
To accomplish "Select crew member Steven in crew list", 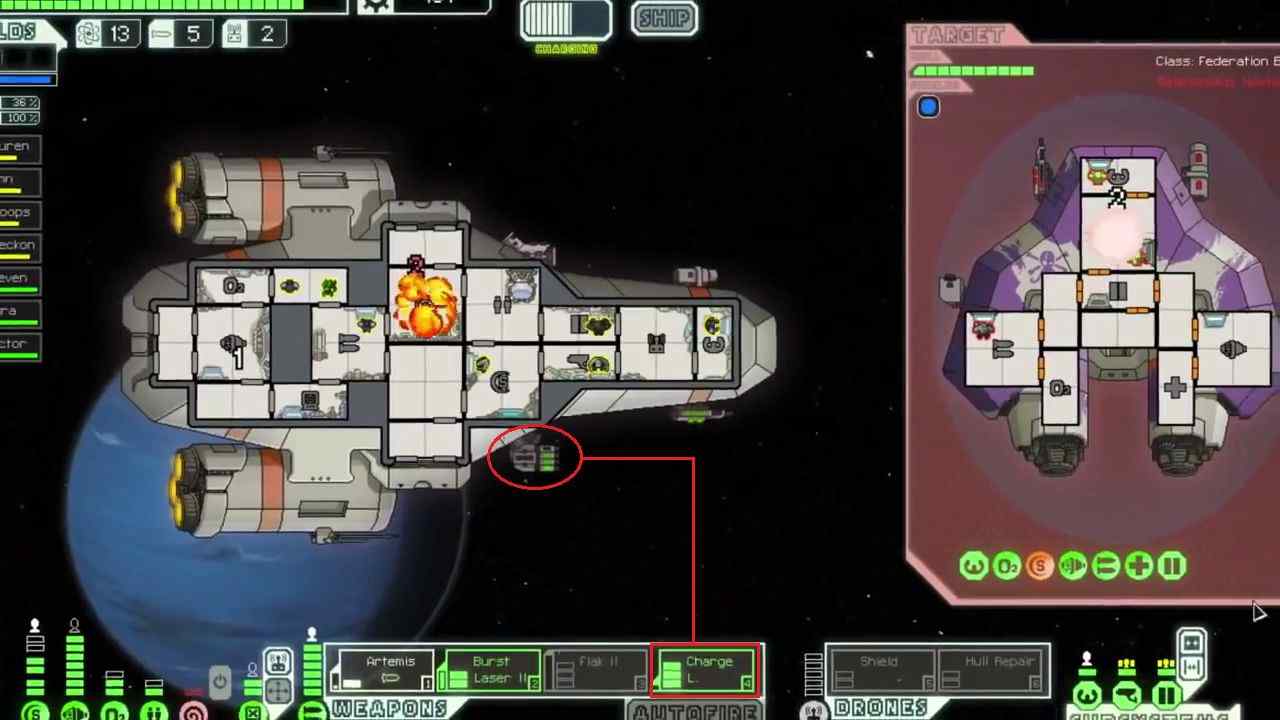I will click(20, 279).
